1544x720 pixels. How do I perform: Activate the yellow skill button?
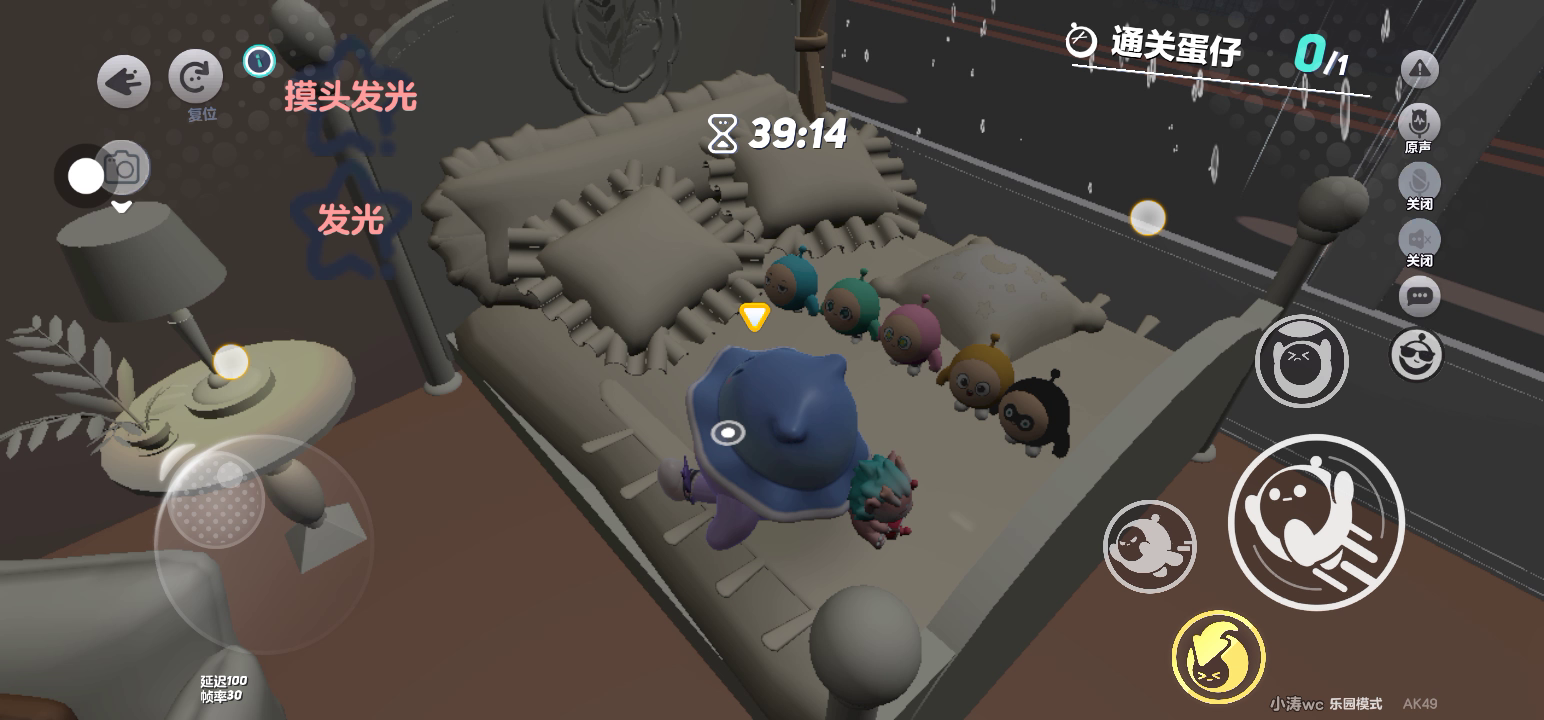tap(1218, 657)
